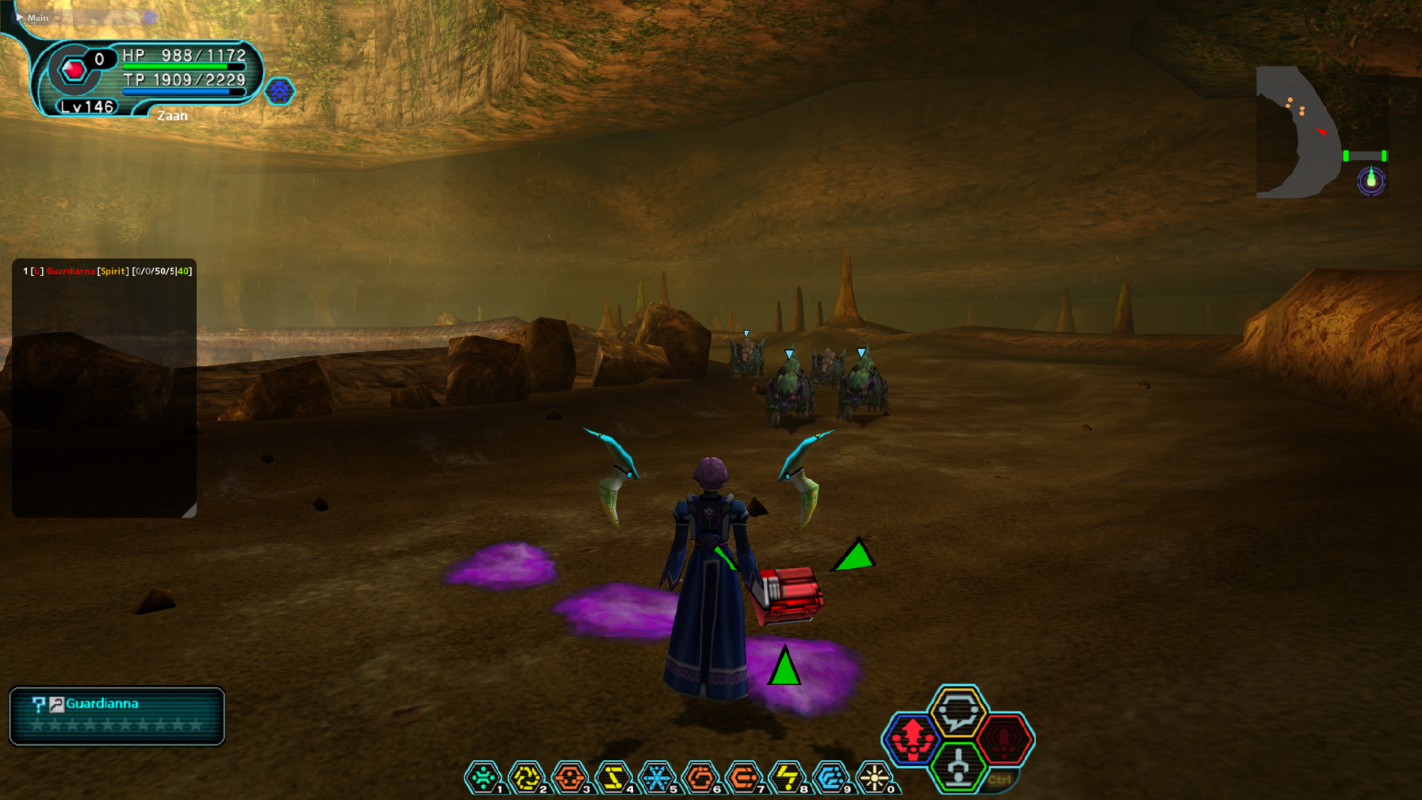The image size is (1422, 800).
Task: Trigger the orange skill in slot 3
Action: point(569,777)
